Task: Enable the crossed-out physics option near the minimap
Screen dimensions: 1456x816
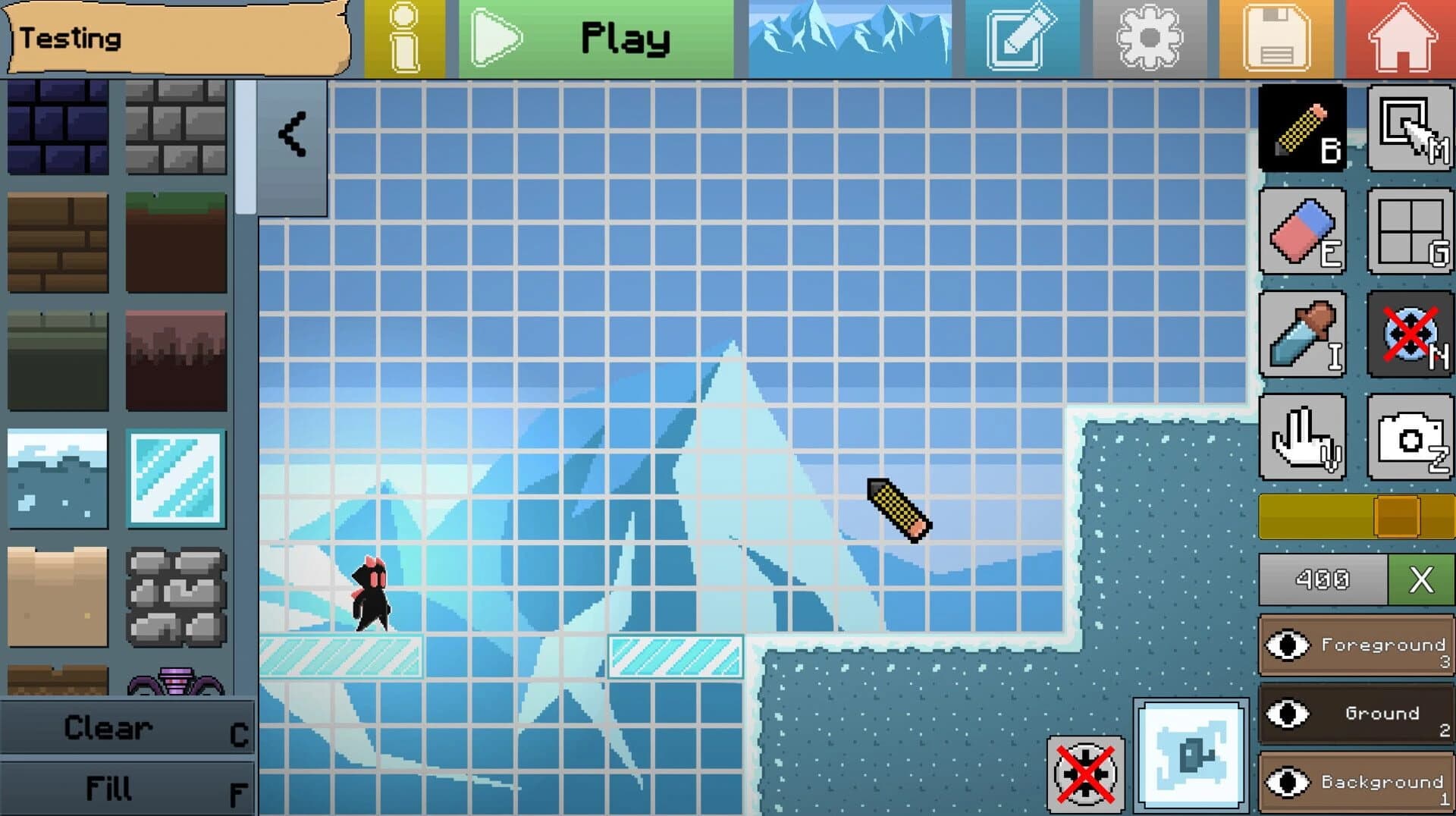Action: coord(1084,774)
